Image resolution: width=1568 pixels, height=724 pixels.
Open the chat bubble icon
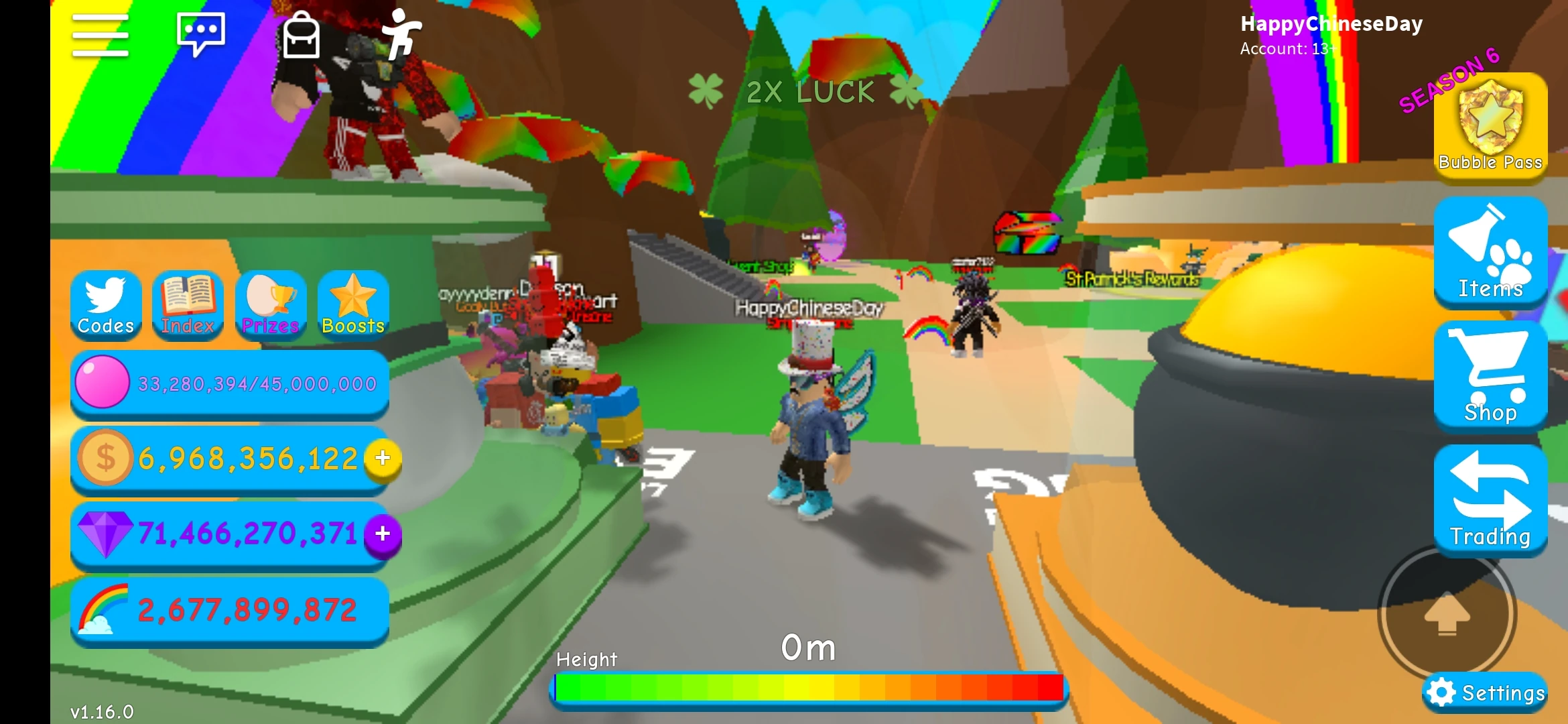pyautogui.click(x=200, y=35)
